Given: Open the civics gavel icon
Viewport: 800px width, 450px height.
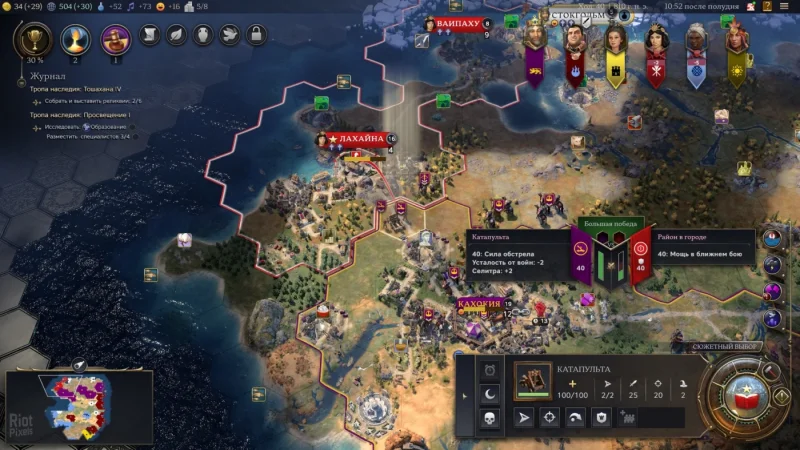Looking at the screenshot, I should pyautogui.click(x=114, y=38).
